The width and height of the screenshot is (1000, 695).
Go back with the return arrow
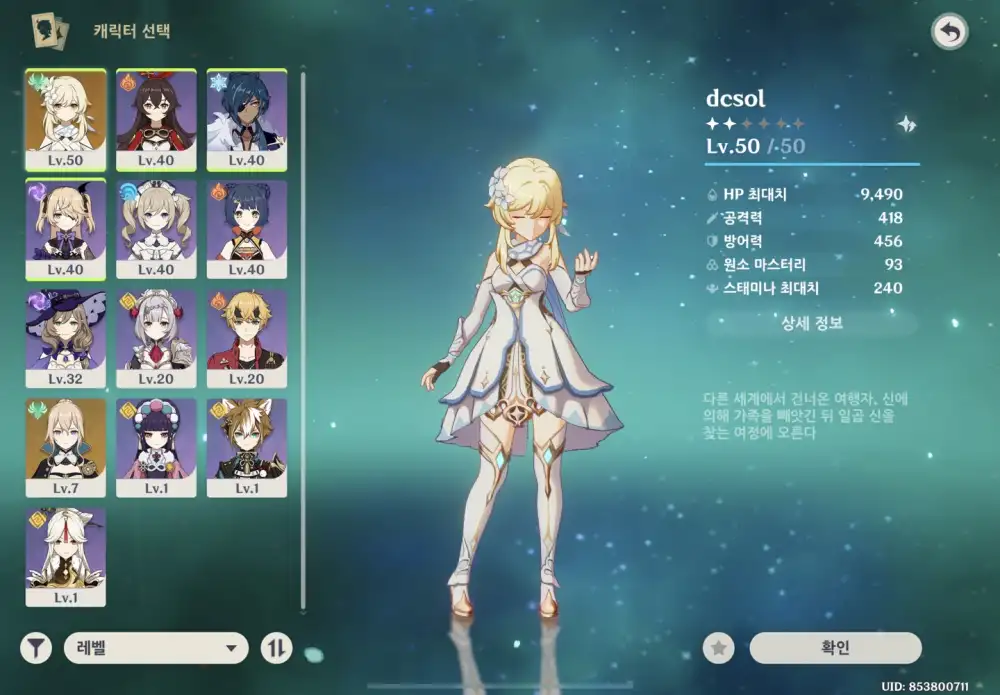(949, 33)
